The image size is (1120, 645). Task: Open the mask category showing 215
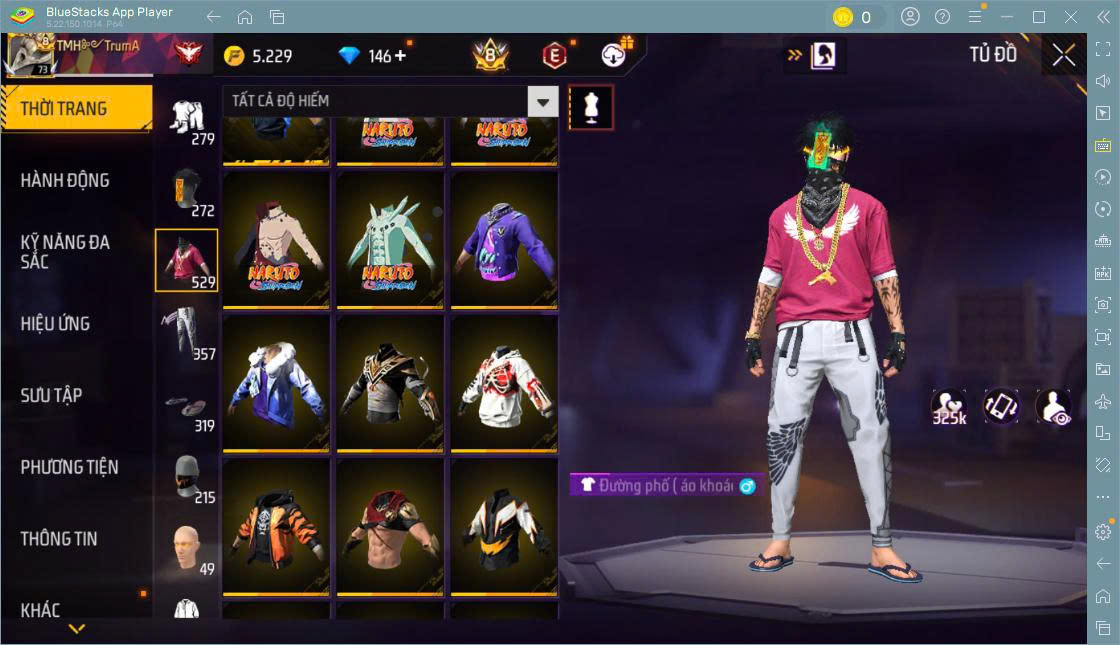click(x=187, y=475)
